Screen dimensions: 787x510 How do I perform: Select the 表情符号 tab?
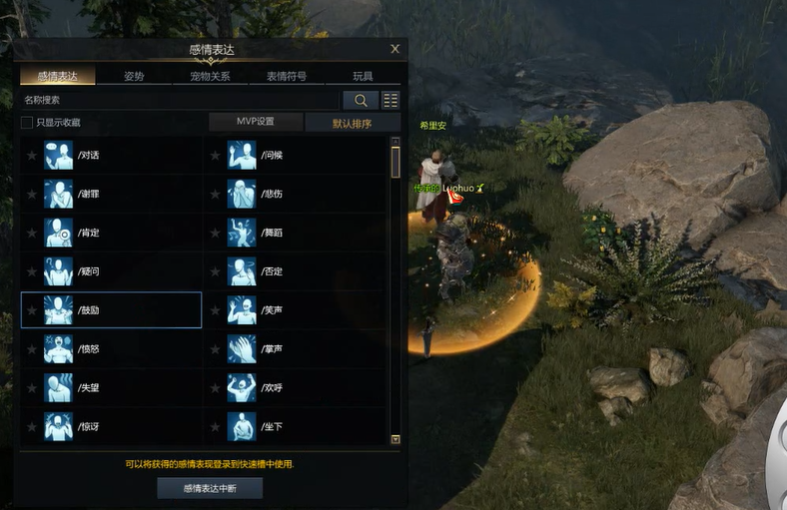[x=286, y=76]
